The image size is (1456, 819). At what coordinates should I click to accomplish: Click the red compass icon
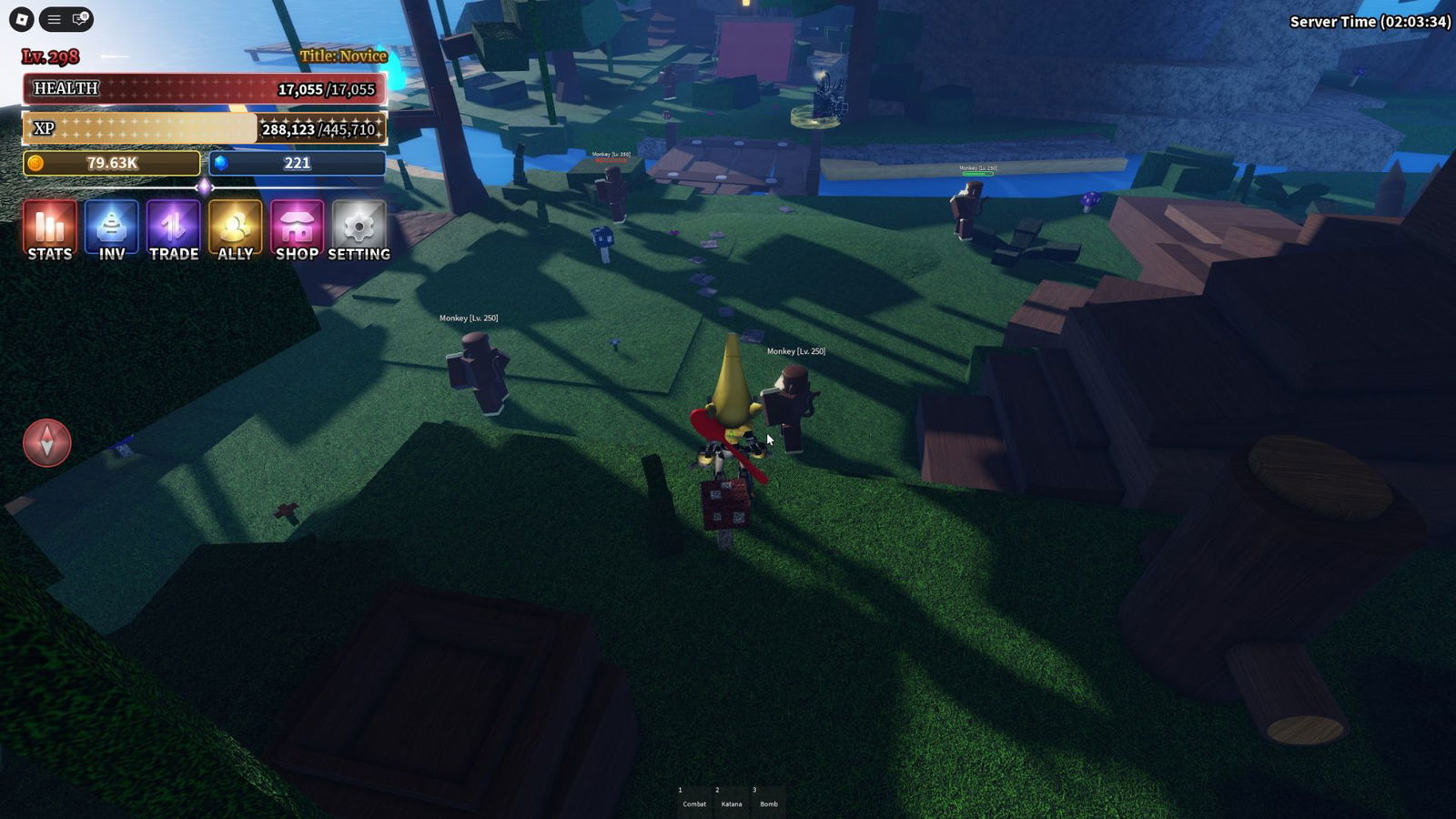47,443
